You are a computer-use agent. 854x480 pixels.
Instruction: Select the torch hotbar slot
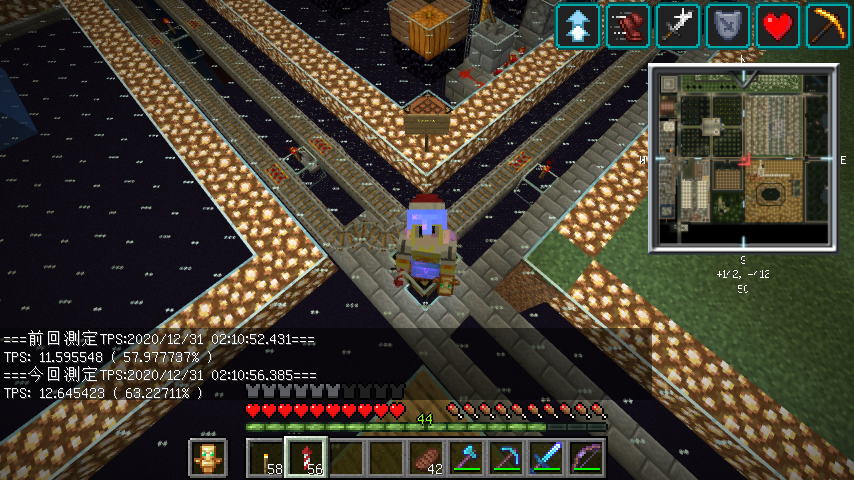[x=266, y=458]
